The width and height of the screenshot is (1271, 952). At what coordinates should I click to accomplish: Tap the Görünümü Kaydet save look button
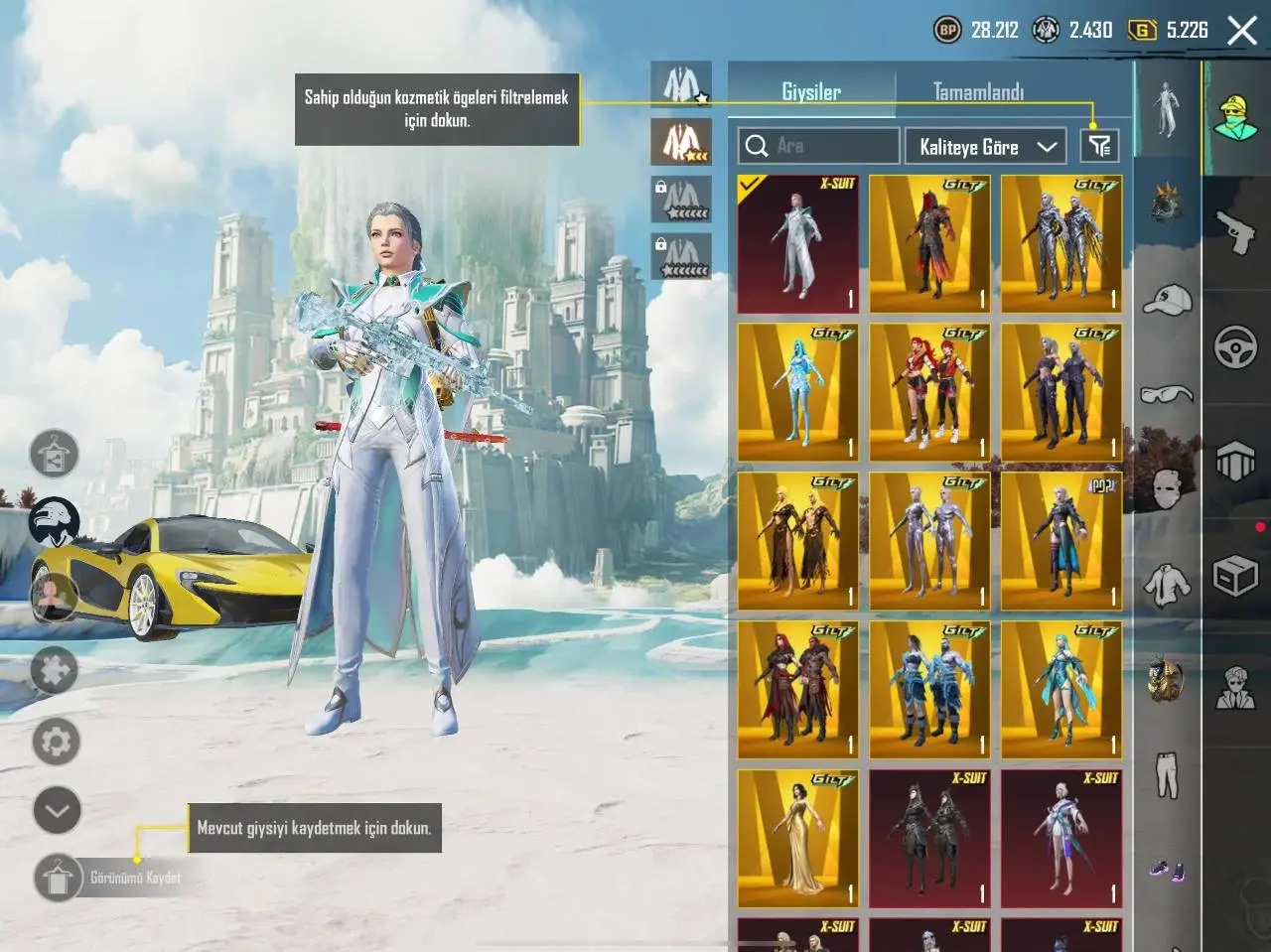[x=59, y=878]
